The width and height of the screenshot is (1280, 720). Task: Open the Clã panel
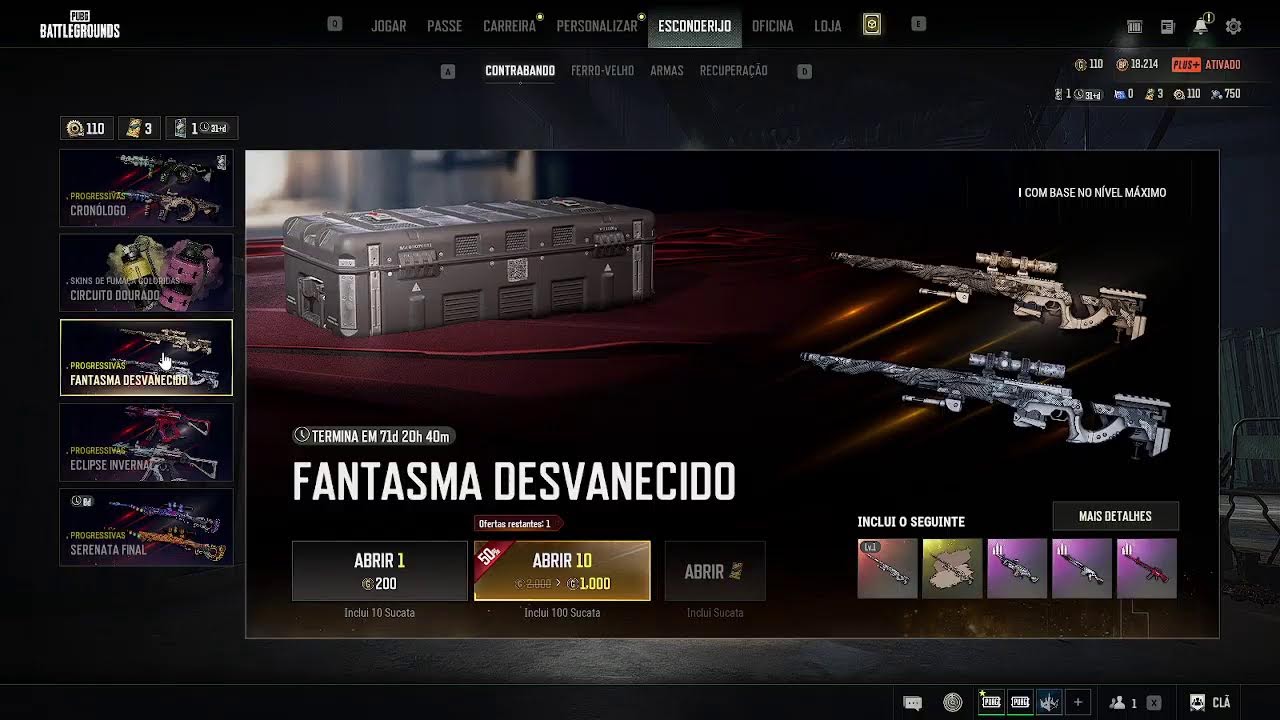1210,703
